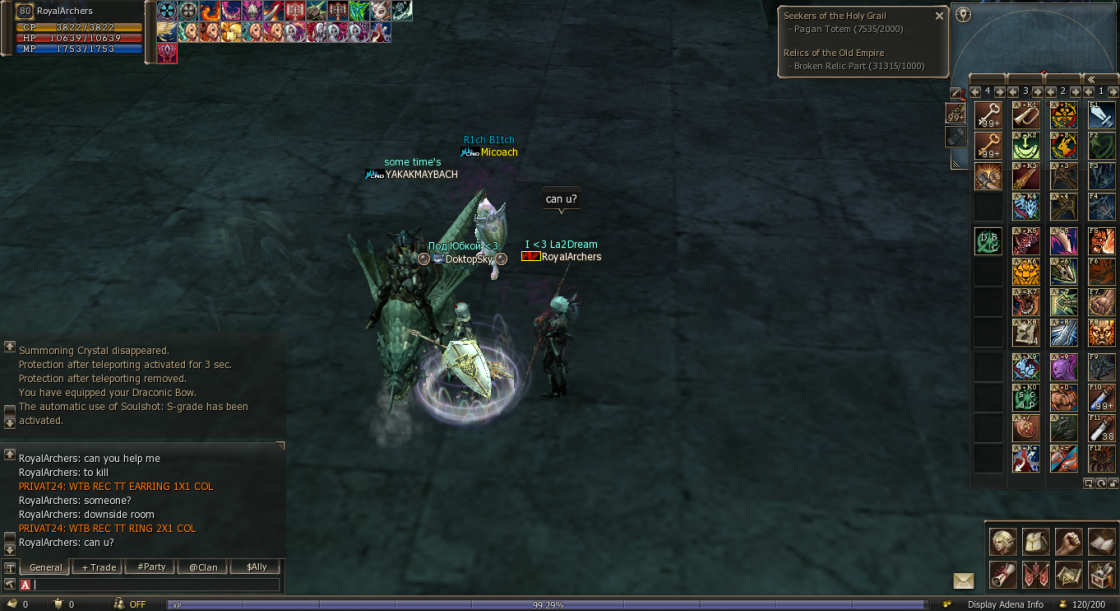Open the inventory bag icon
The width and height of the screenshot is (1120, 611).
pos(1036,541)
